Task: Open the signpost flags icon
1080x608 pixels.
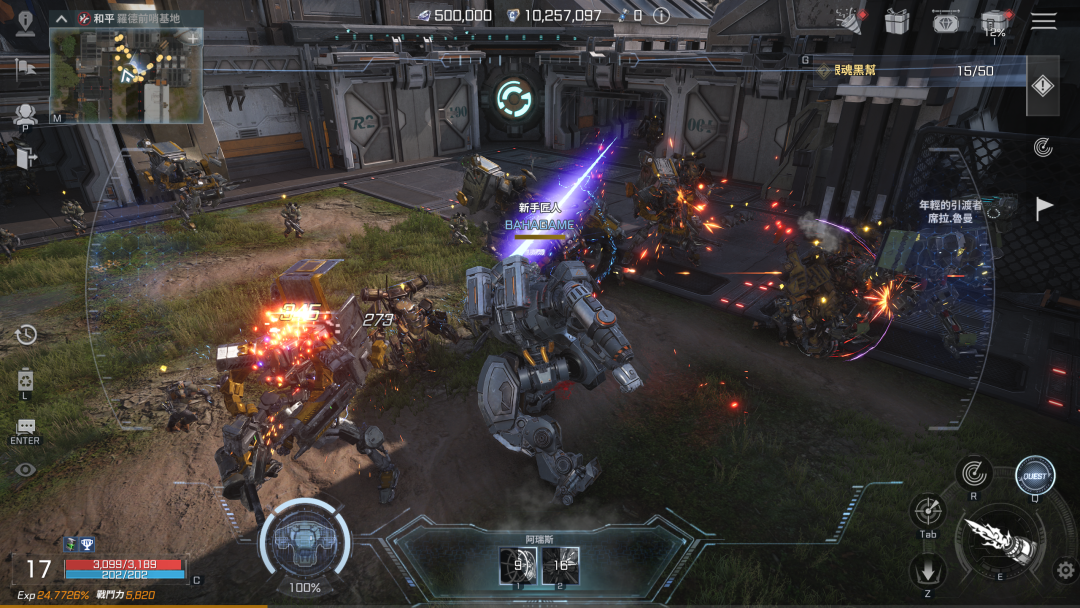Action: pyautogui.click(x=25, y=68)
